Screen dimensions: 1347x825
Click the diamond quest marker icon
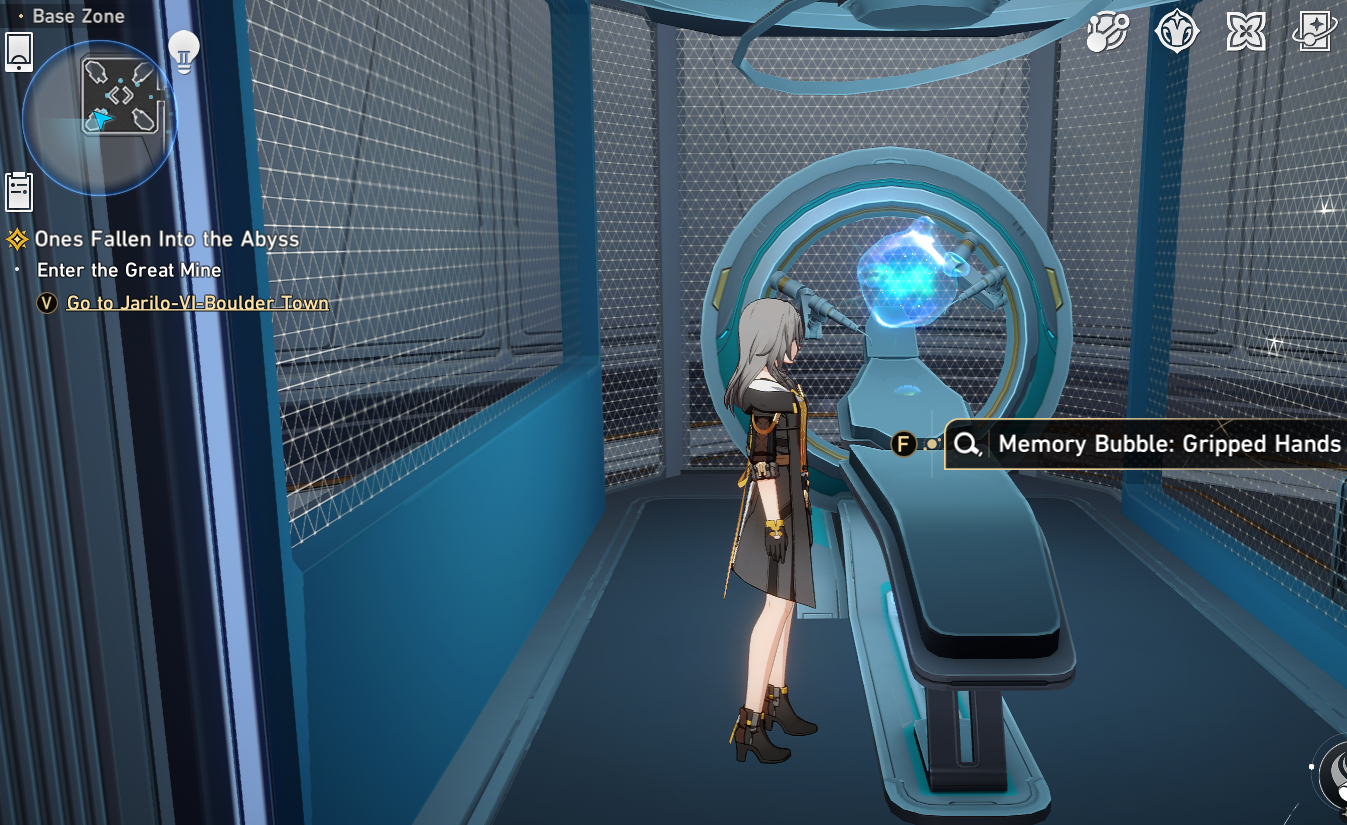click(18, 239)
